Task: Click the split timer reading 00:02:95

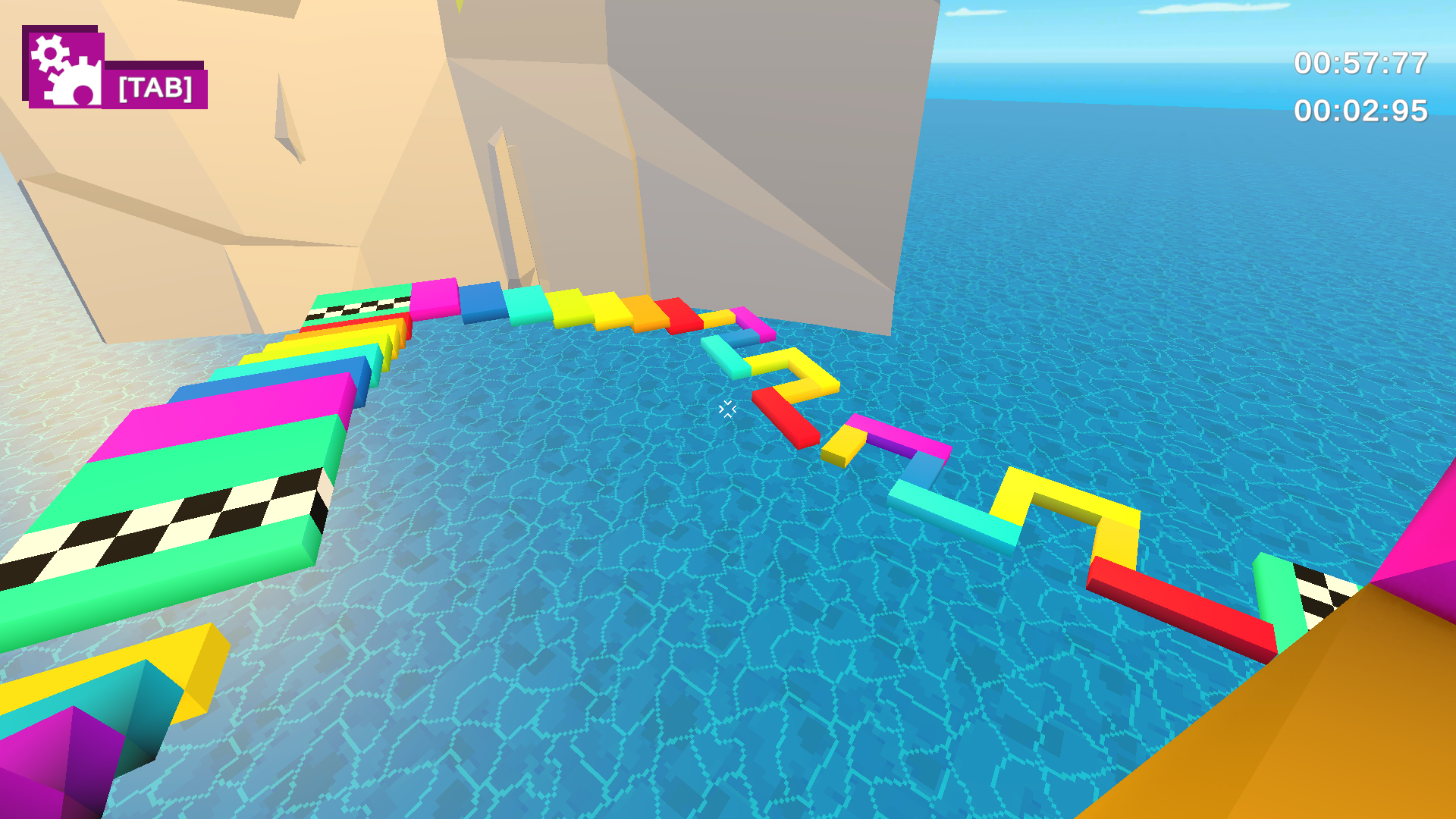Action: (1360, 111)
